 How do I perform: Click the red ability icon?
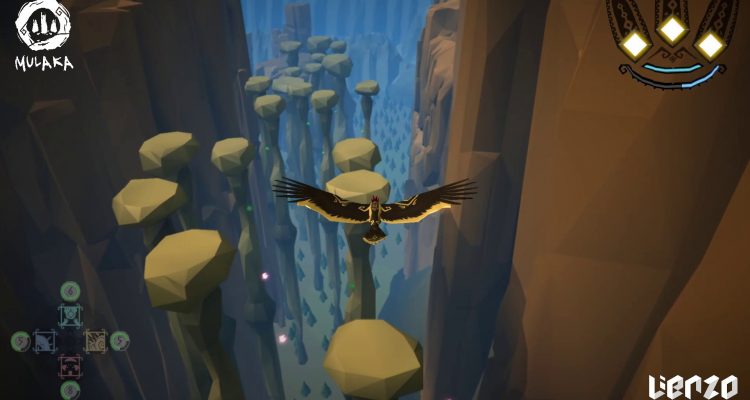point(70,365)
